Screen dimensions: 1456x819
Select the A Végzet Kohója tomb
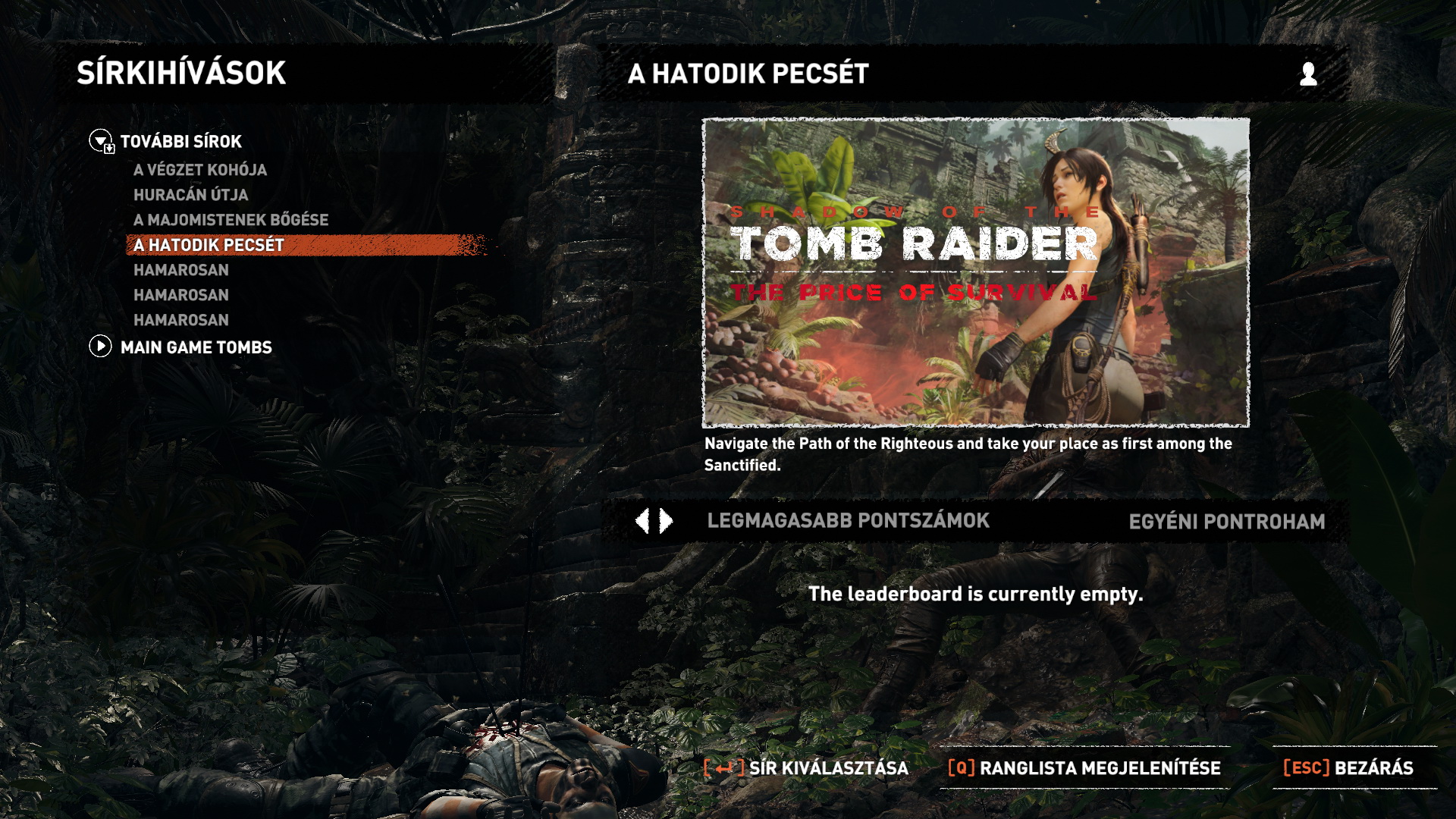click(x=200, y=170)
